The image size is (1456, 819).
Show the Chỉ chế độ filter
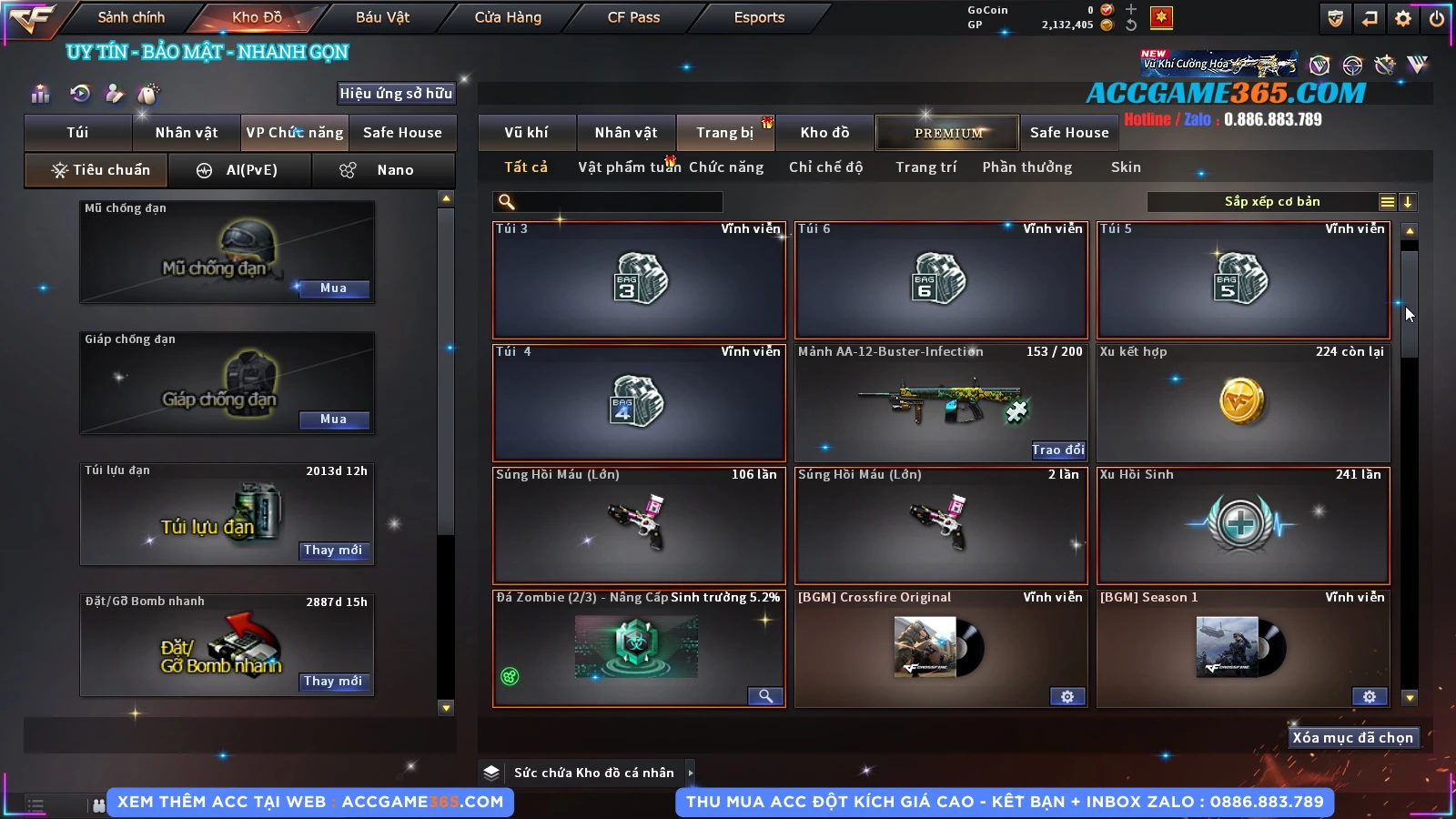click(825, 167)
